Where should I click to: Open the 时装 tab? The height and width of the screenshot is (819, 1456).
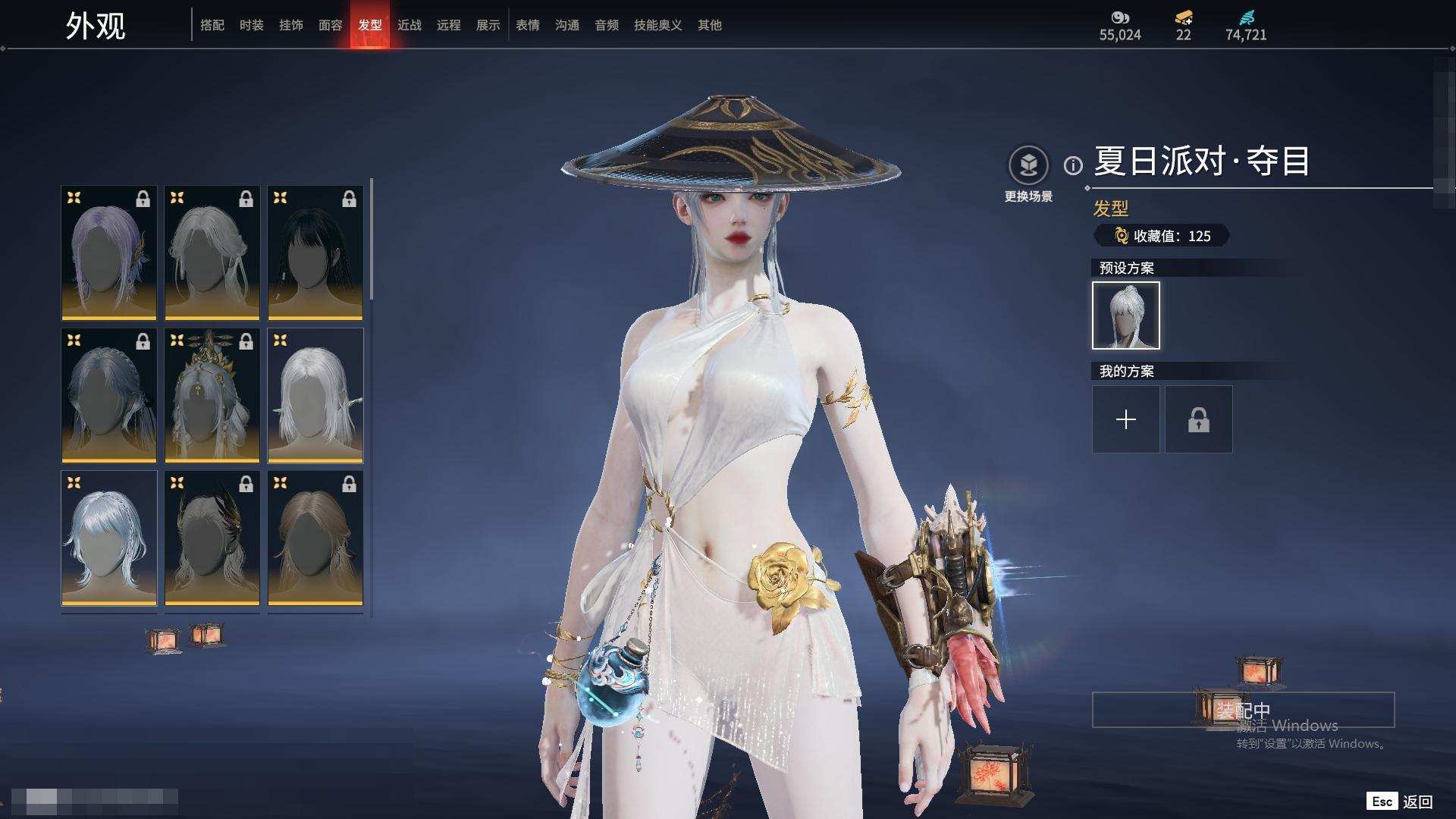point(252,25)
